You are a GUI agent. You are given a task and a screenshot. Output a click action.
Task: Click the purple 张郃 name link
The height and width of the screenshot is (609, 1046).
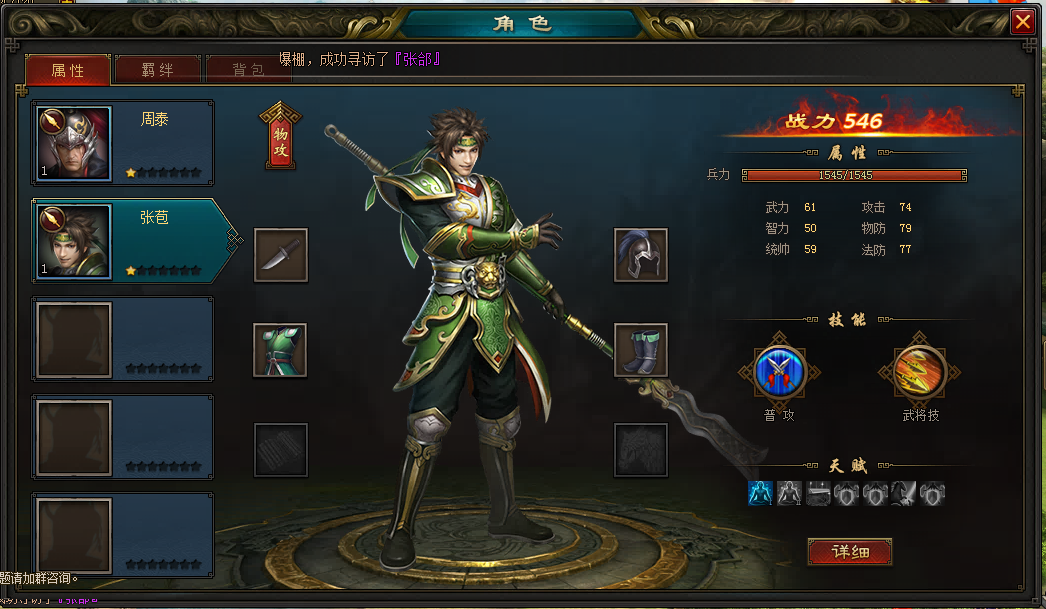(x=418, y=59)
